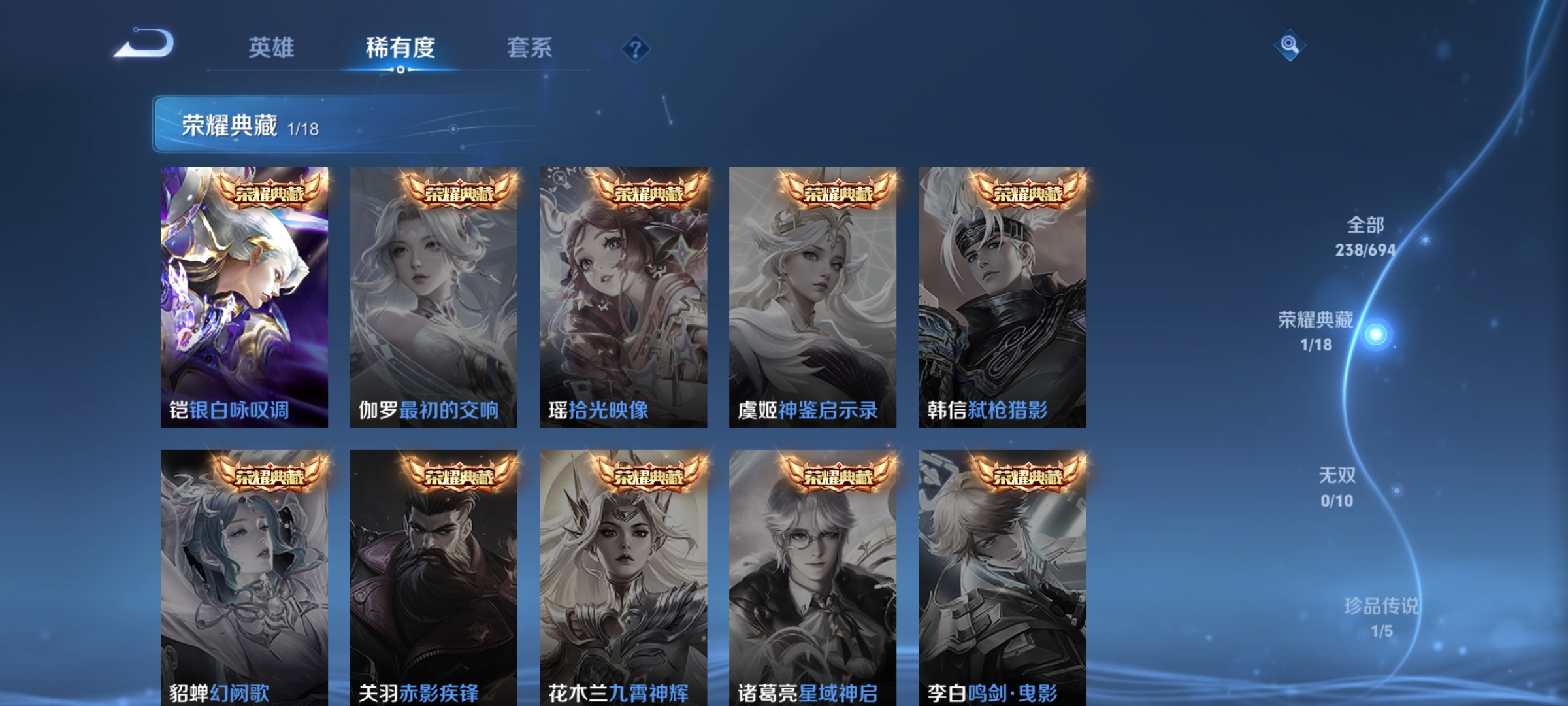
Task: View the 虞姬 神鉴启示录 skin card
Action: click(x=813, y=297)
